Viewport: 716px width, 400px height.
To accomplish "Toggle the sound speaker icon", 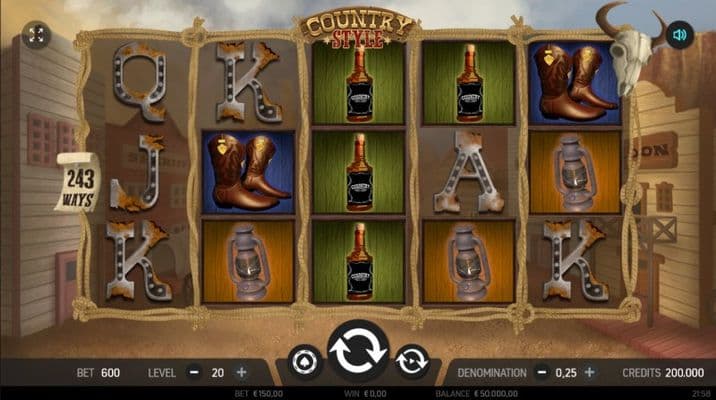I will click(679, 35).
